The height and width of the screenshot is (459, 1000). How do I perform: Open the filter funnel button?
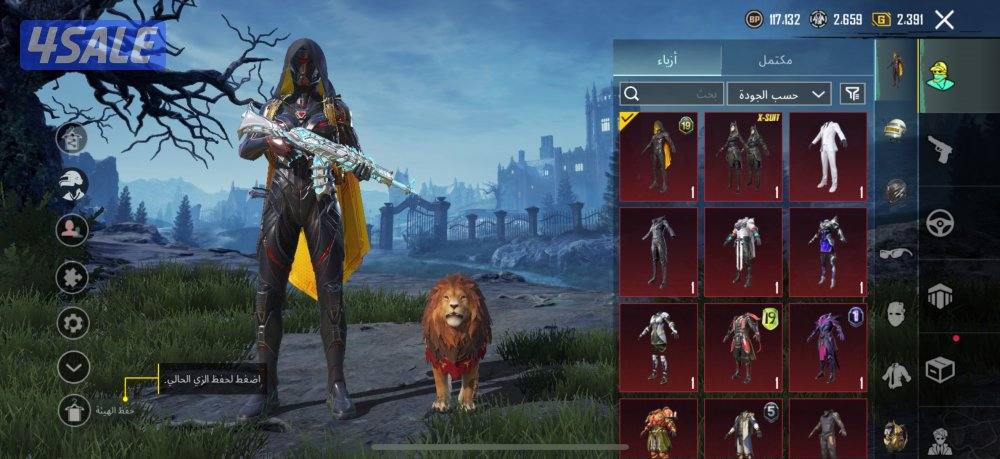pyautogui.click(x=852, y=94)
